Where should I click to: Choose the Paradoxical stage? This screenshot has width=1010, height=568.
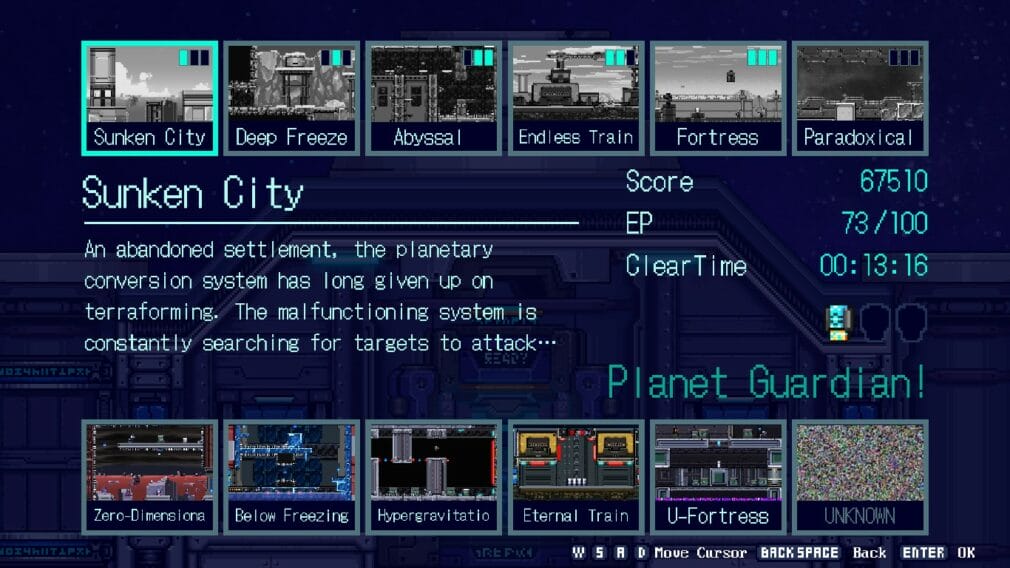click(859, 98)
